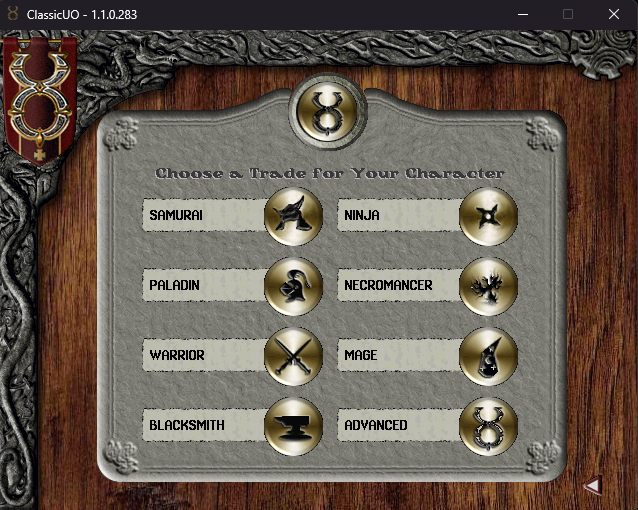Image resolution: width=638 pixels, height=510 pixels.
Task: Go back with the red arrow
Action: [592, 486]
